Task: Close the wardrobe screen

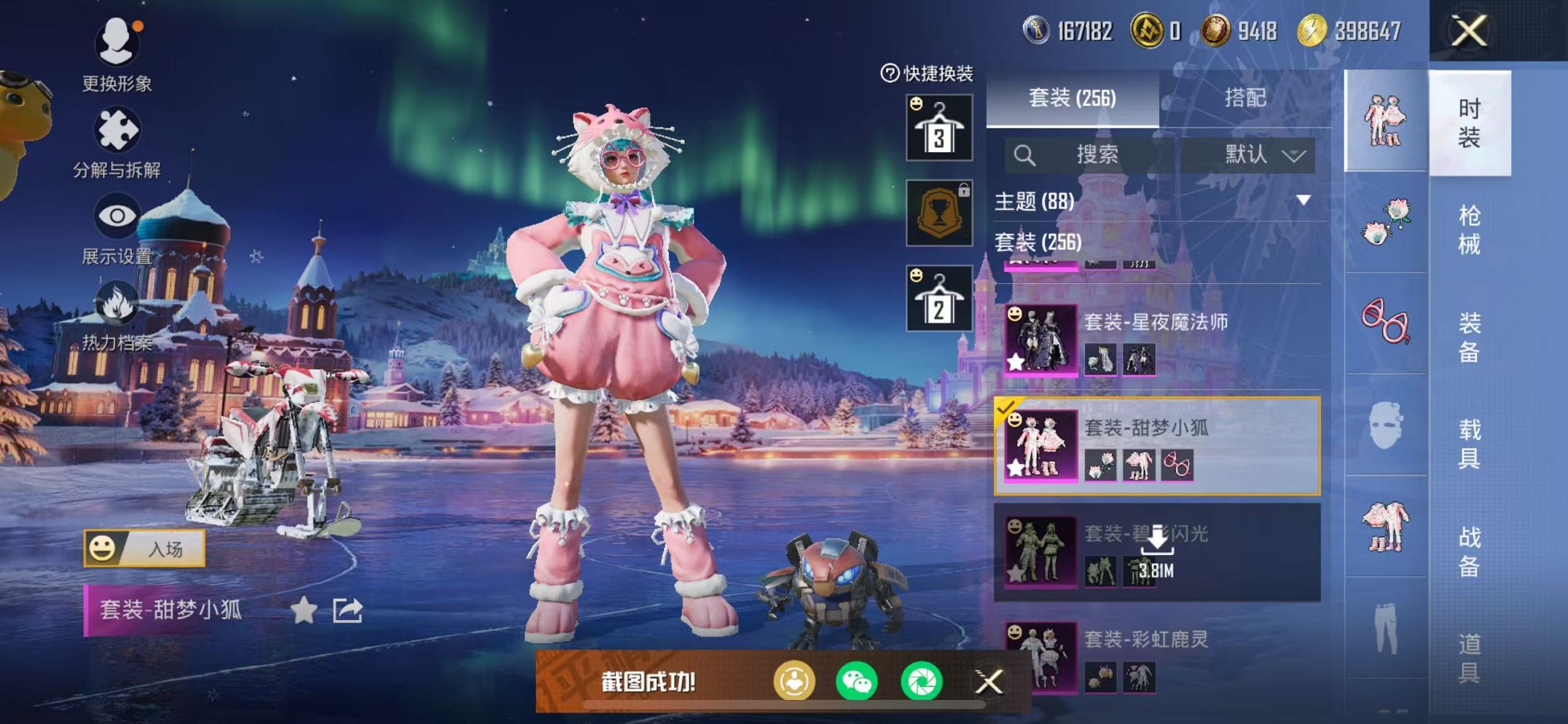Action: [1468, 31]
